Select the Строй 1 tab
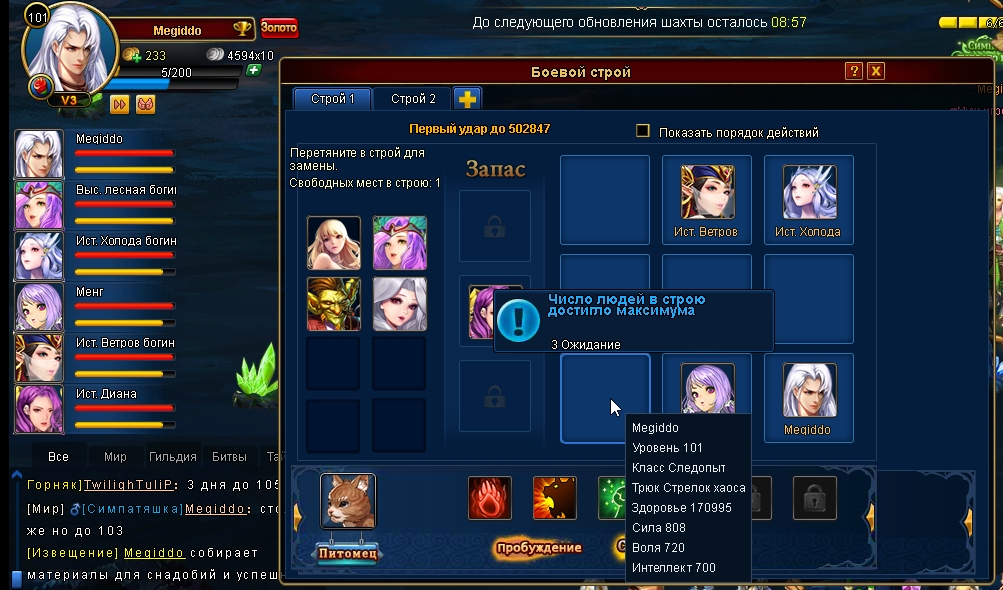1003x590 pixels. tap(333, 99)
